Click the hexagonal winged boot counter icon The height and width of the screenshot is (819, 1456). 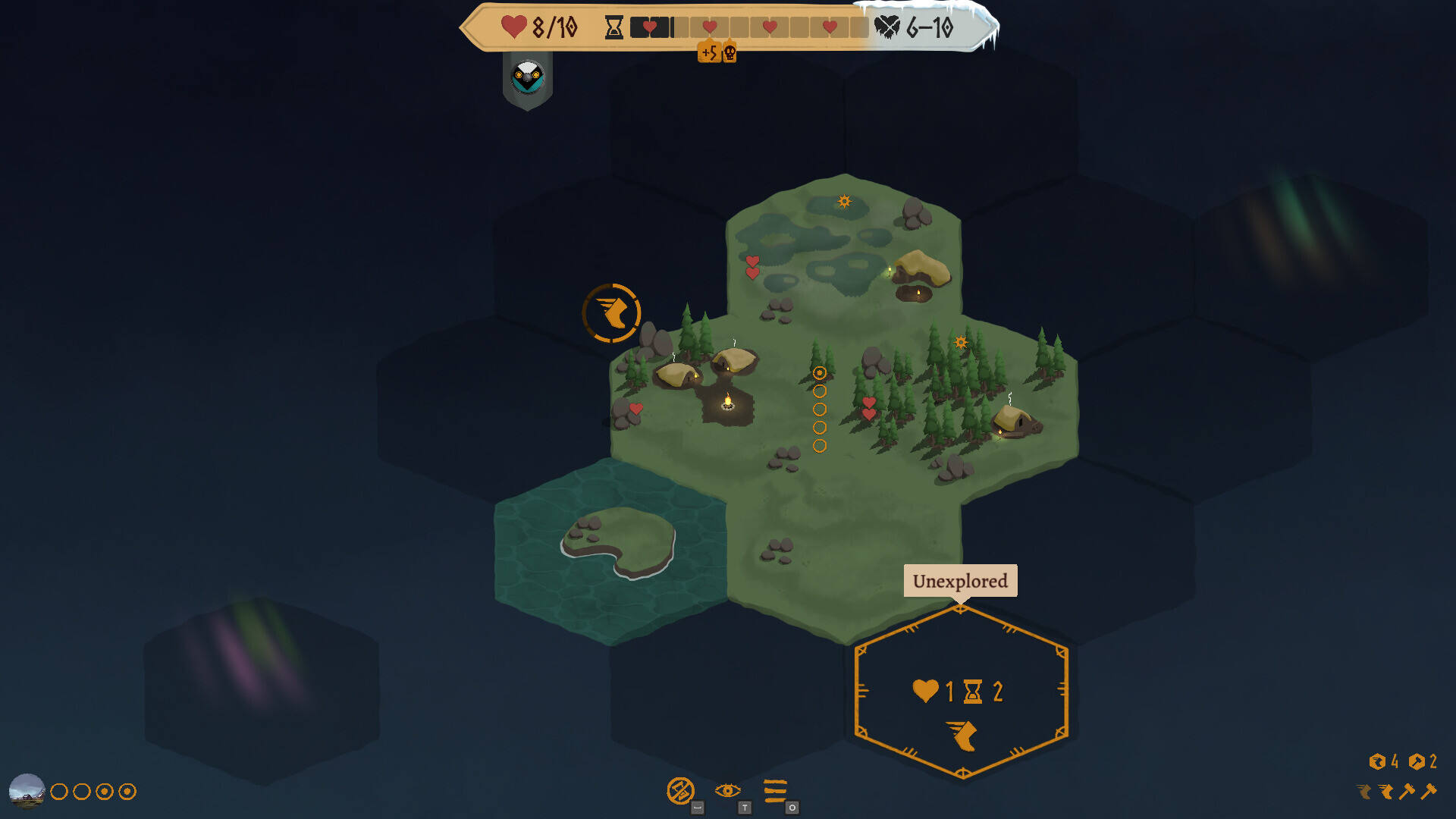pos(1377,761)
